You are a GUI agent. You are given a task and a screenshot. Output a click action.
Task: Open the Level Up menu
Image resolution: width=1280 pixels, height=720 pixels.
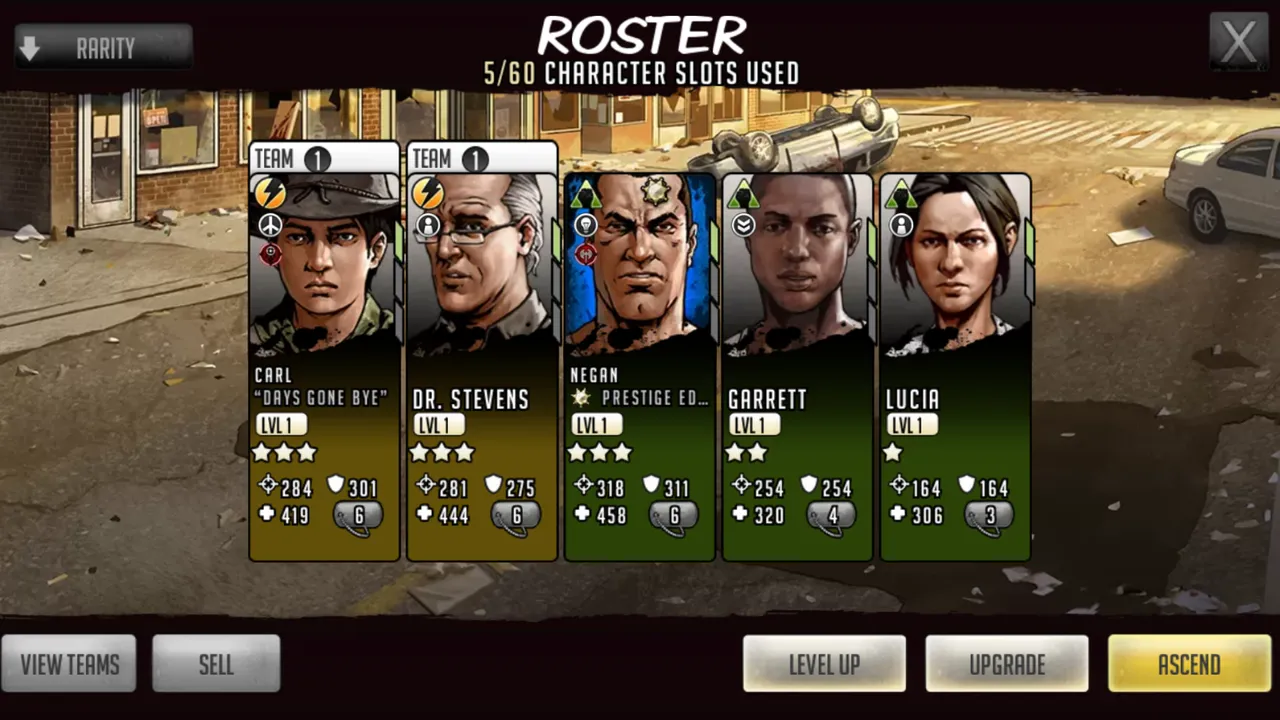coord(824,664)
